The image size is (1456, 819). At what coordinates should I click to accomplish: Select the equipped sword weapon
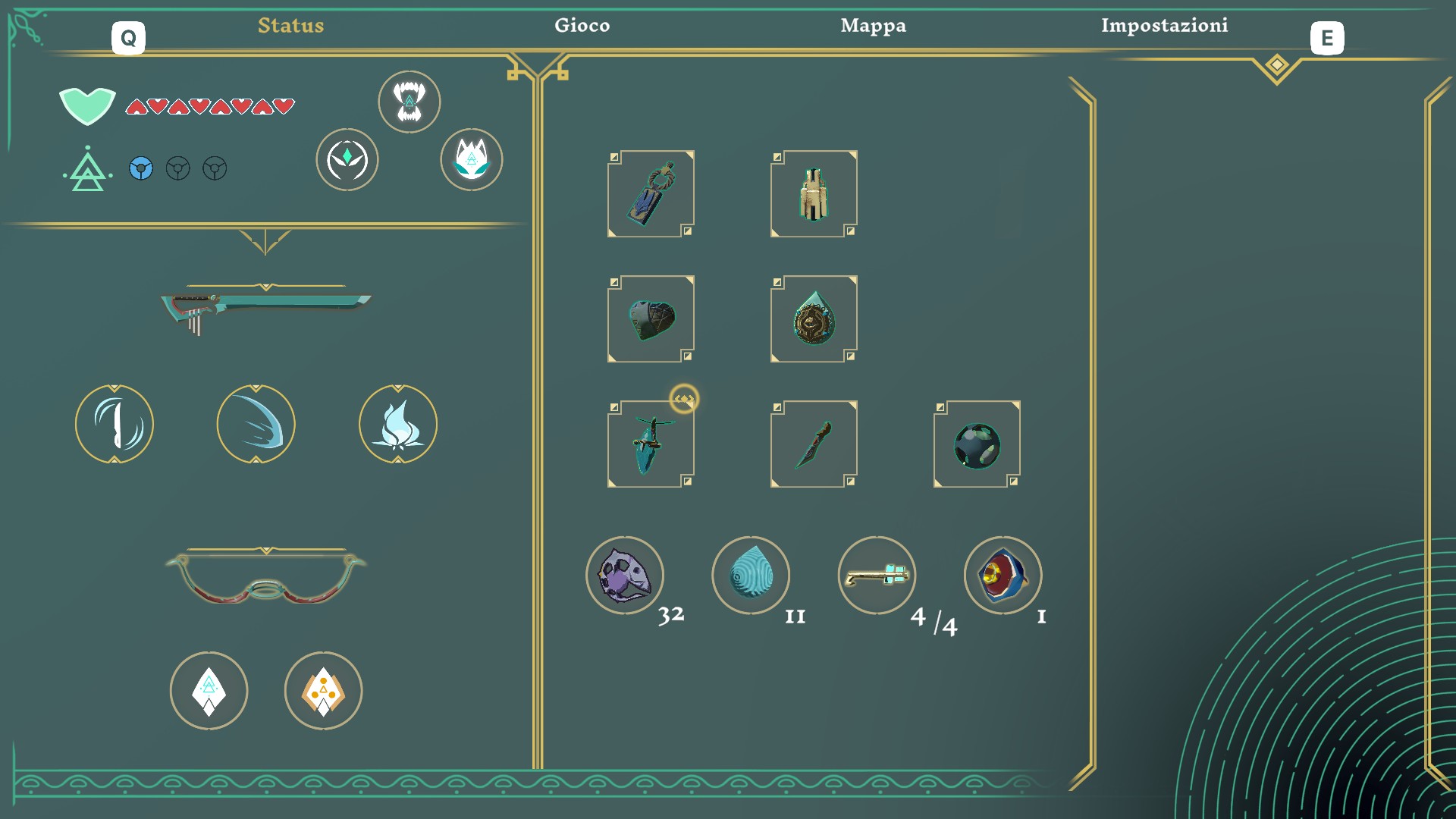[x=265, y=308]
